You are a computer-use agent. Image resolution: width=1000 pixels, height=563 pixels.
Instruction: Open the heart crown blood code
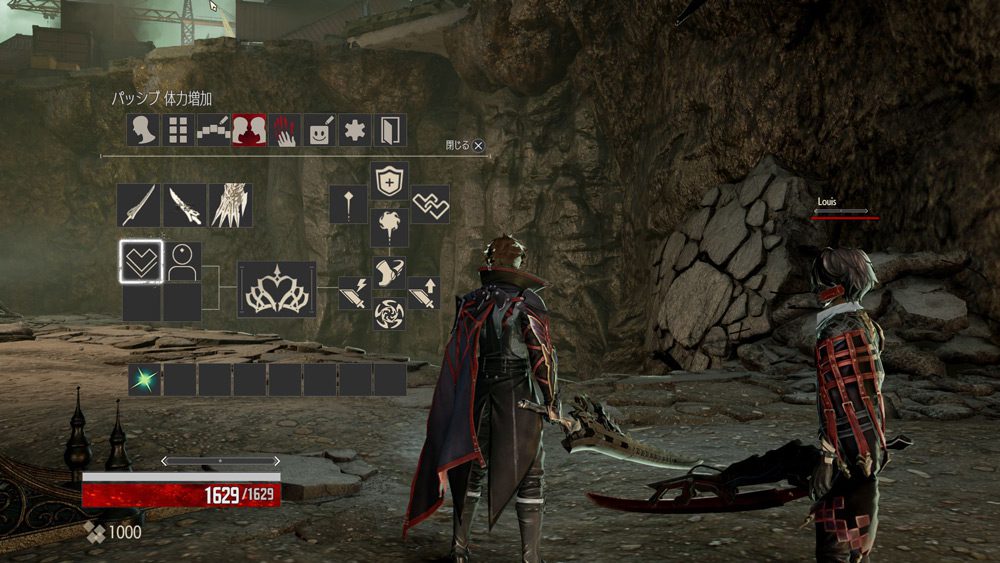[277, 290]
